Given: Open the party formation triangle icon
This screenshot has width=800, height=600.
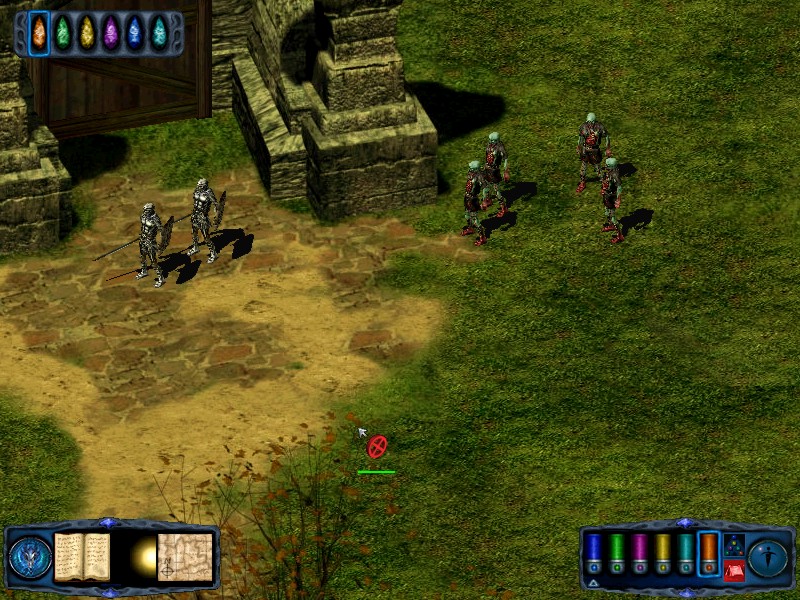Looking at the screenshot, I should tap(734, 545).
